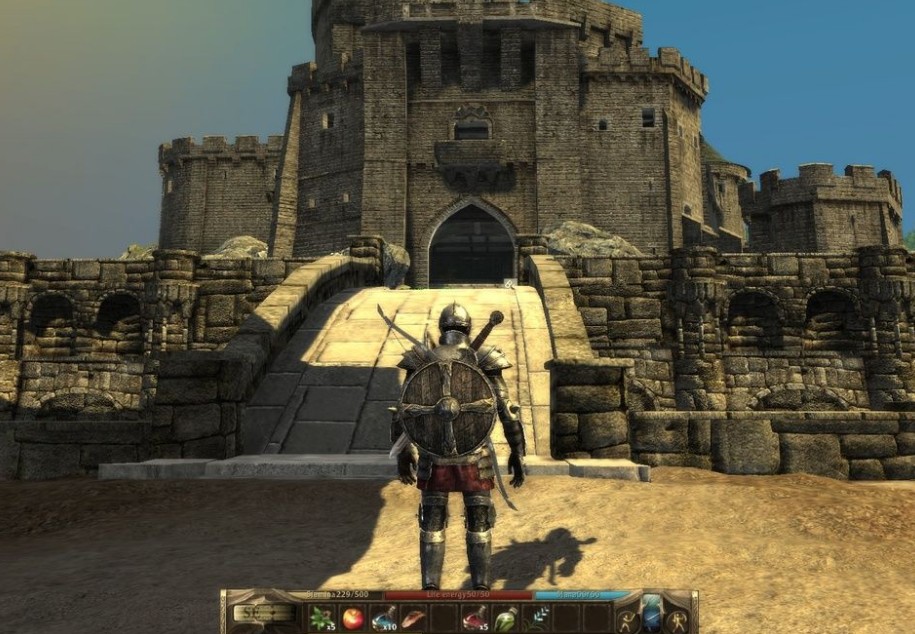Image resolution: width=915 pixels, height=634 pixels.
Task: Select the red apple in the hotbar
Action: click(x=353, y=618)
